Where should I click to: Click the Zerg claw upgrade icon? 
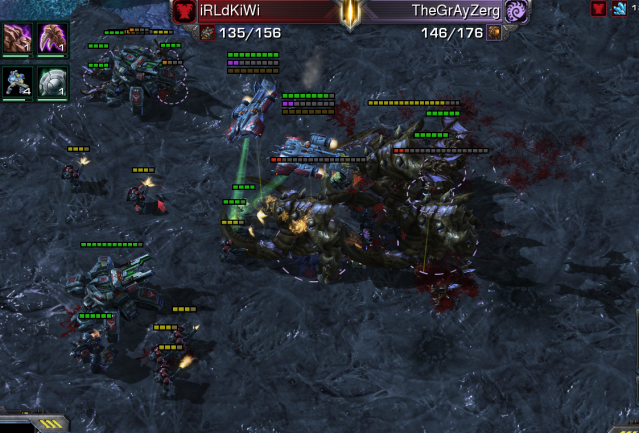[x=52, y=38]
